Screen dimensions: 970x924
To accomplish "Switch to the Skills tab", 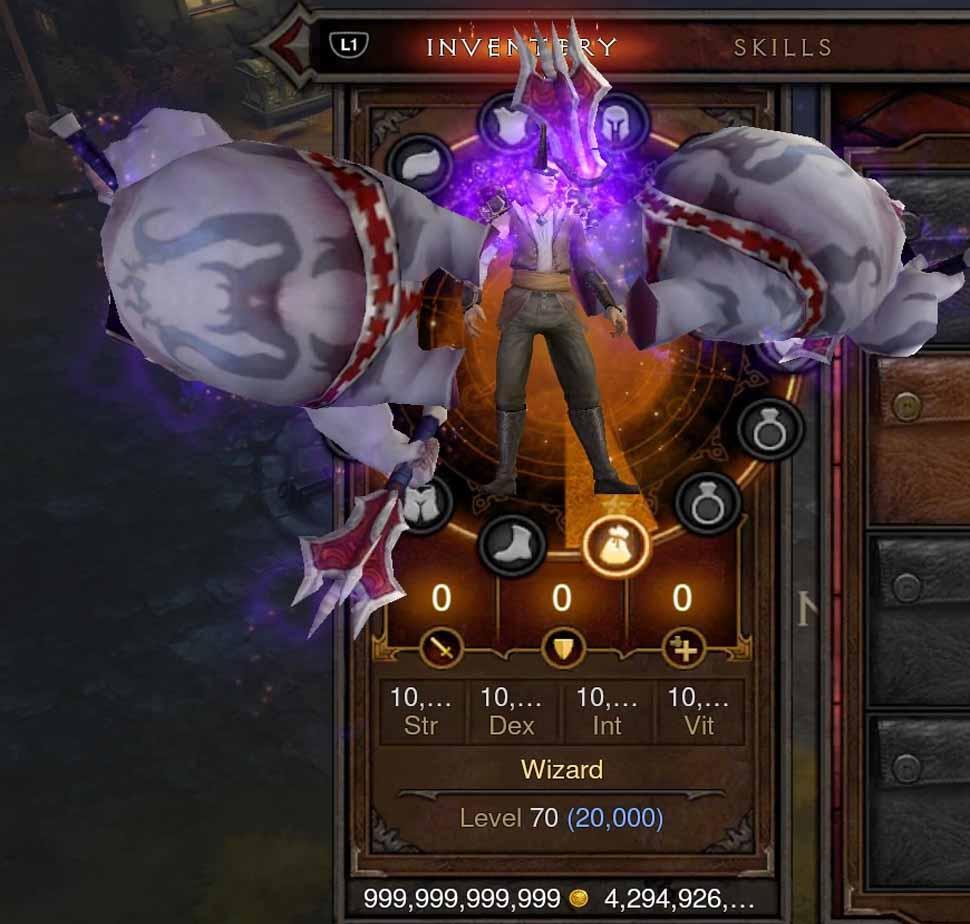I will (782, 47).
